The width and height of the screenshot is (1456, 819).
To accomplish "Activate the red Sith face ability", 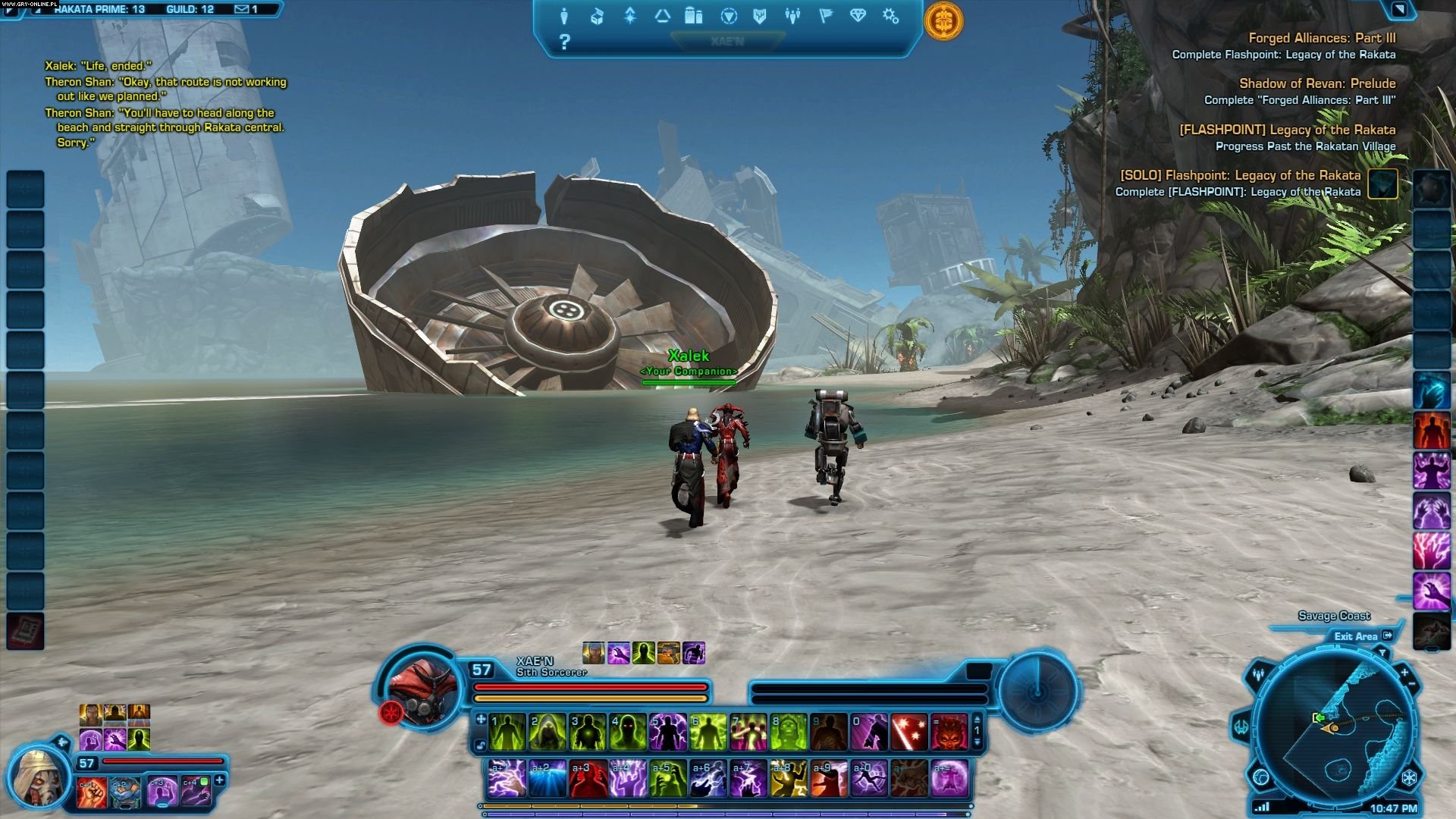I will pos(949,733).
